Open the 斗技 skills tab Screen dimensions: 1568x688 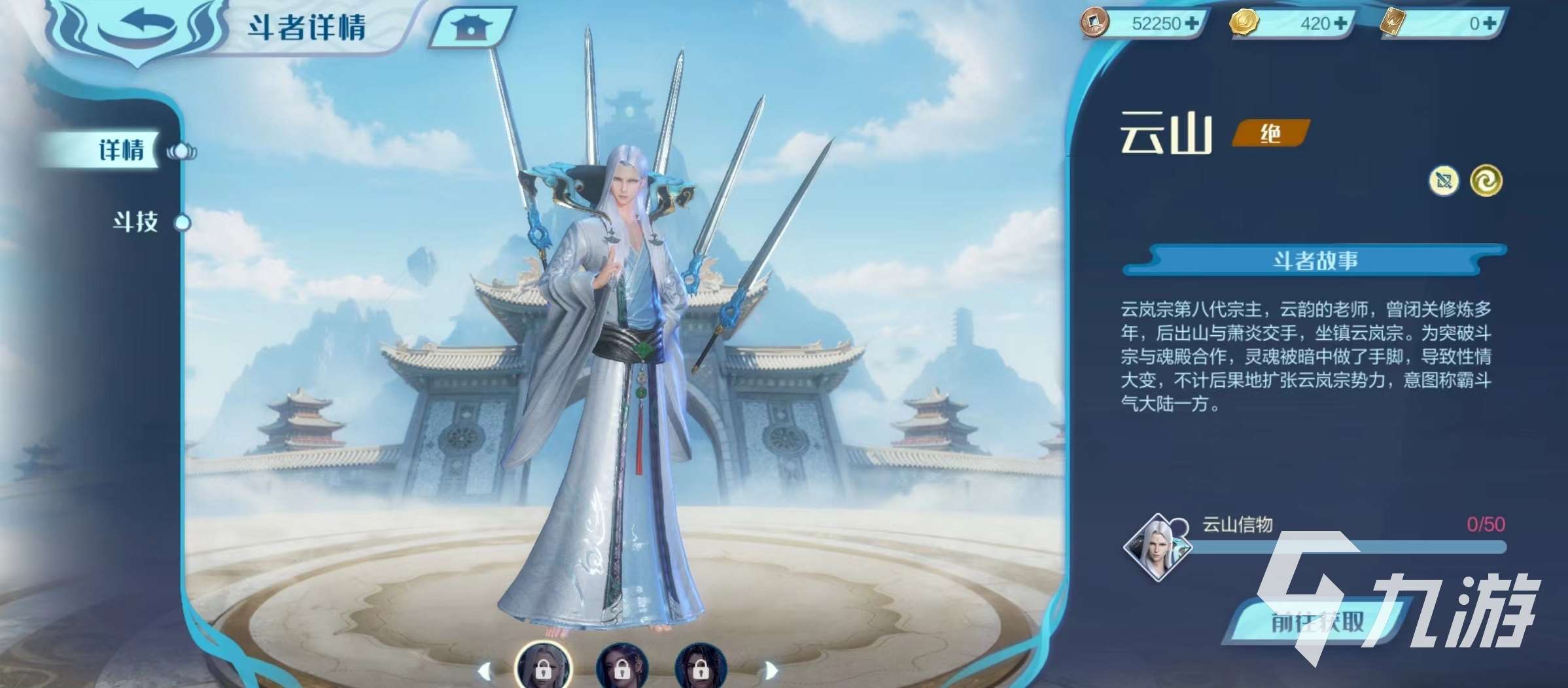(135, 222)
